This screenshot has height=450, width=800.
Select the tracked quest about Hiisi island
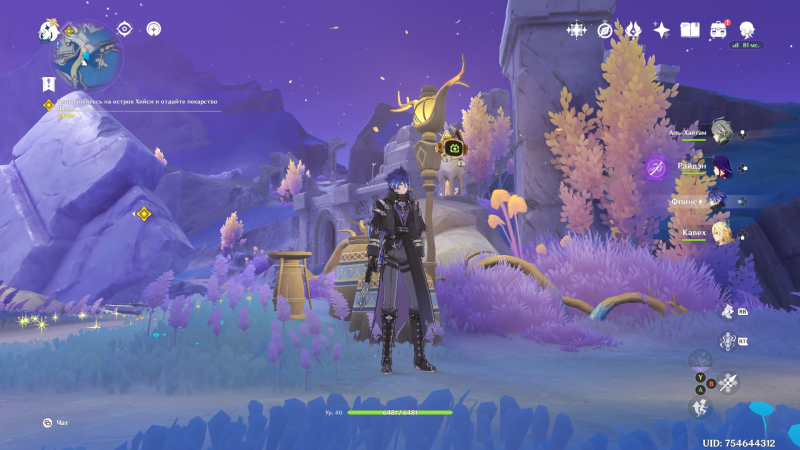pos(135,102)
